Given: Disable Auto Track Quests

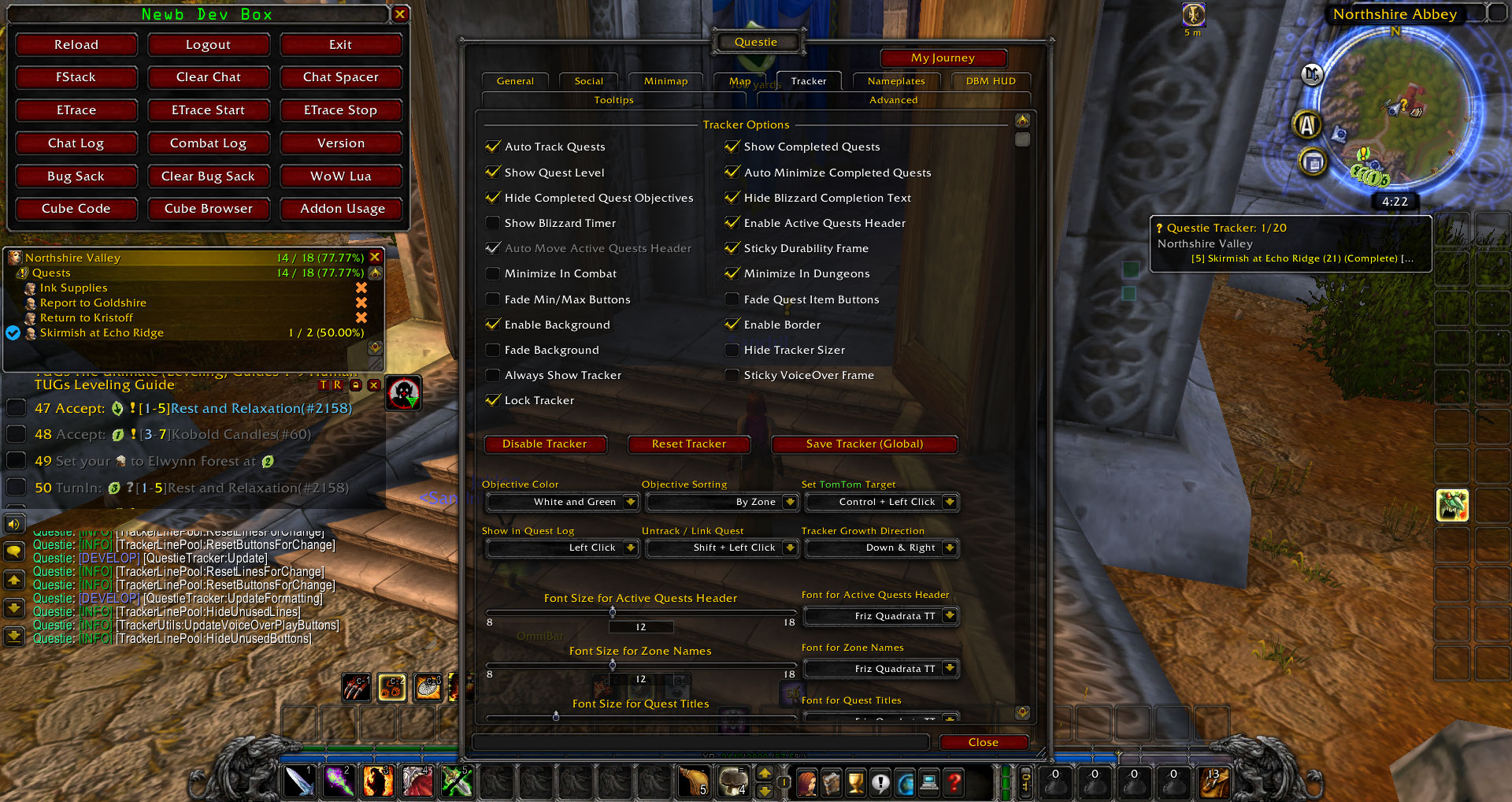Looking at the screenshot, I should [493, 147].
